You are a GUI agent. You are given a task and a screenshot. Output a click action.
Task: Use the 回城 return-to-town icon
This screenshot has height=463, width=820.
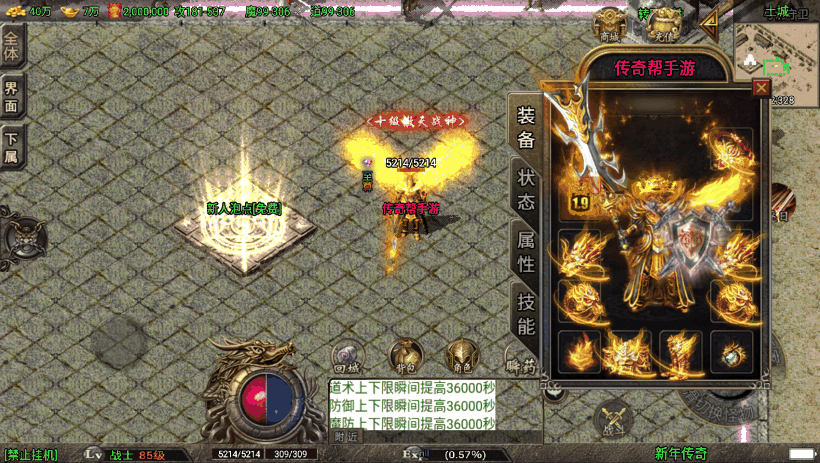(x=347, y=357)
